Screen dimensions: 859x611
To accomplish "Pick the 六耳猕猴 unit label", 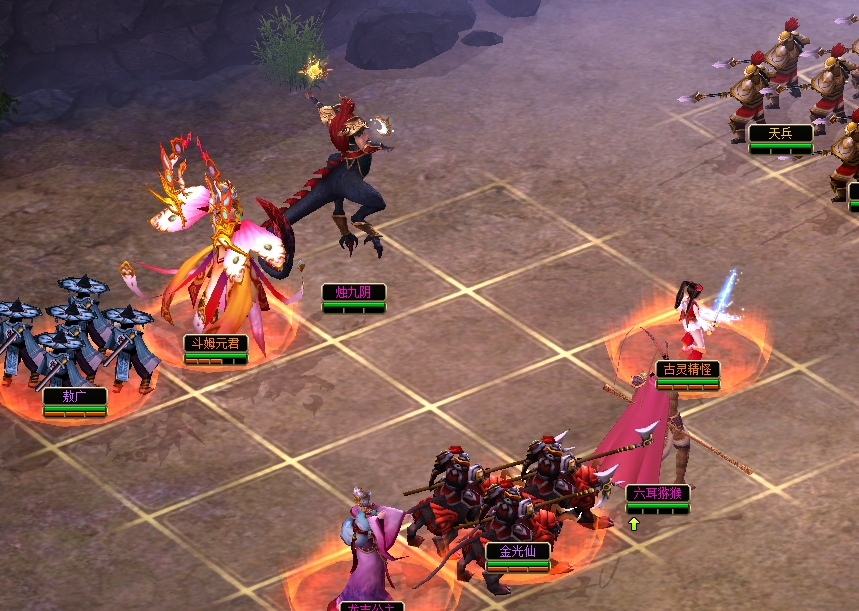I will (x=657, y=493).
